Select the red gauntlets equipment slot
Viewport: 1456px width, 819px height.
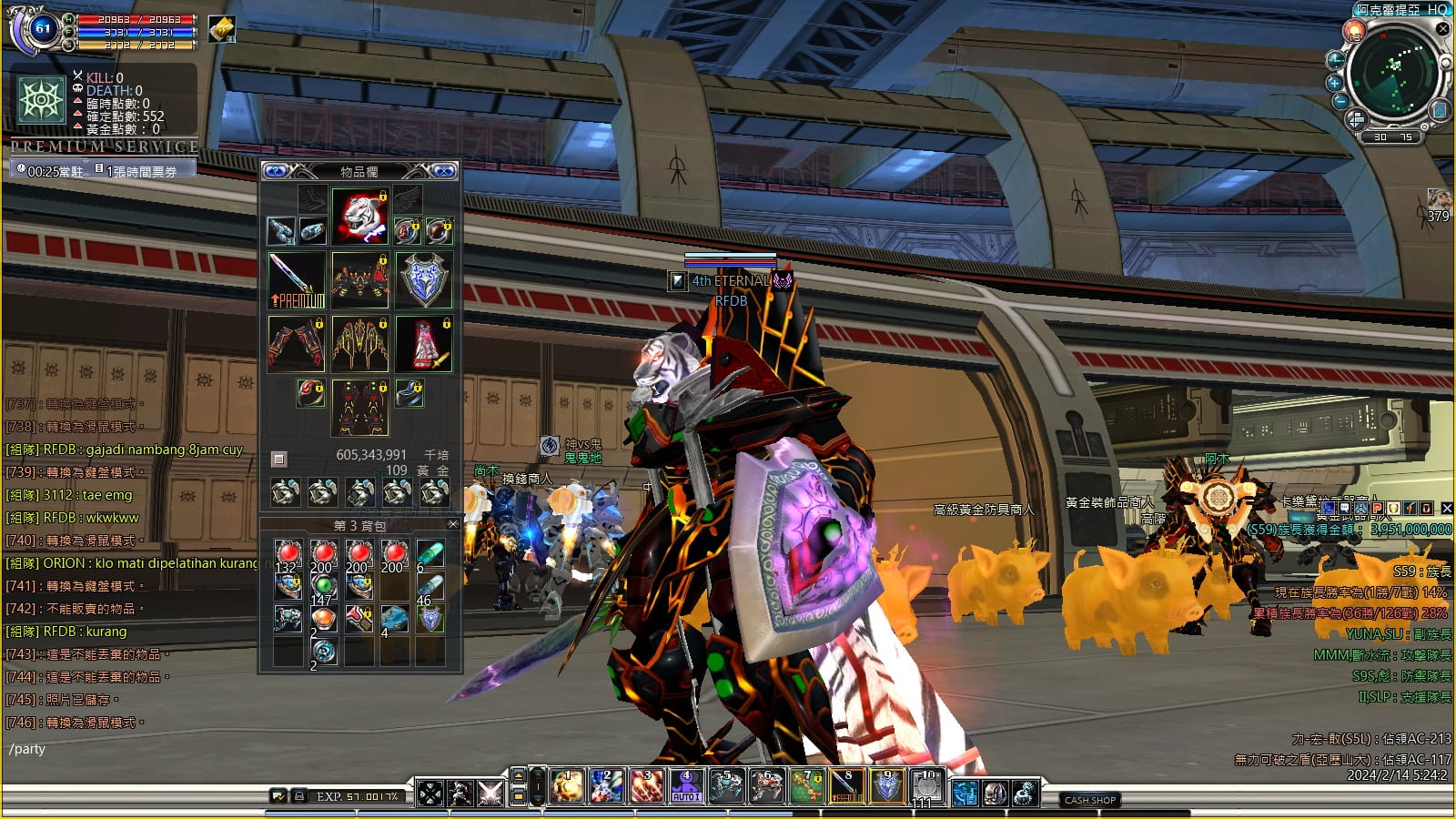[x=296, y=344]
